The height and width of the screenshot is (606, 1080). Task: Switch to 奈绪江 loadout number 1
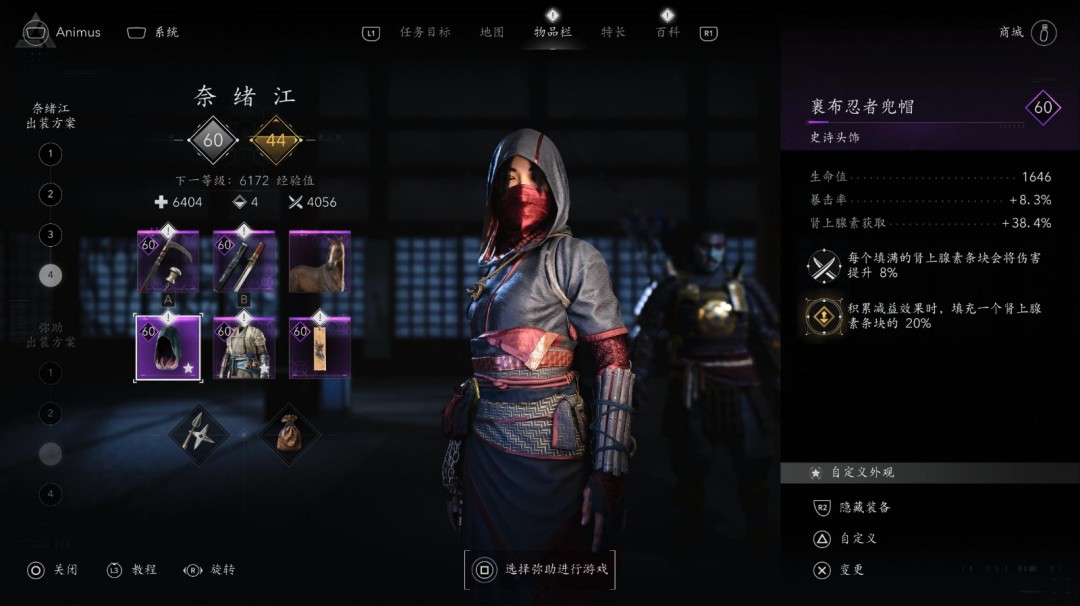coord(50,154)
